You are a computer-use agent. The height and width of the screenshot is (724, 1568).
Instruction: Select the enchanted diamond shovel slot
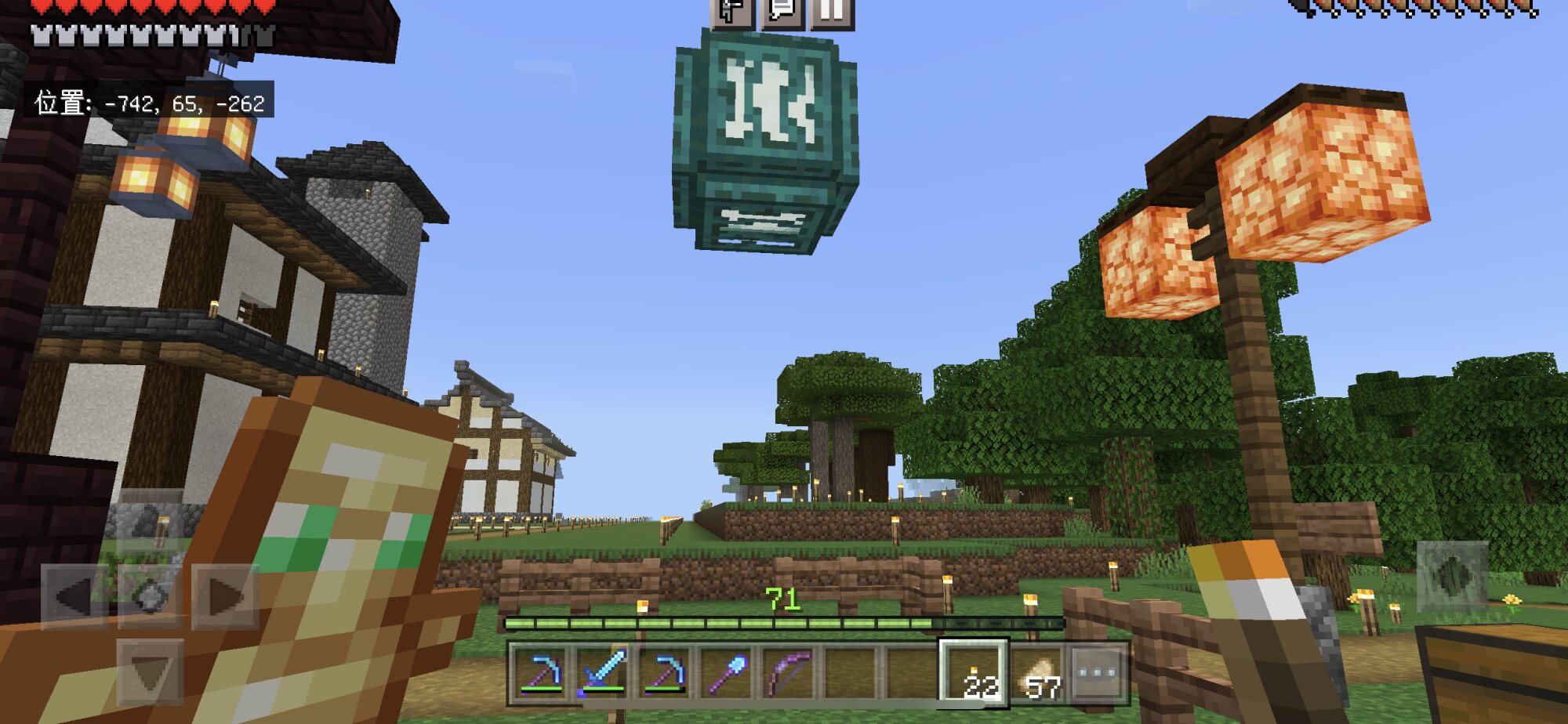coord(727,674)
